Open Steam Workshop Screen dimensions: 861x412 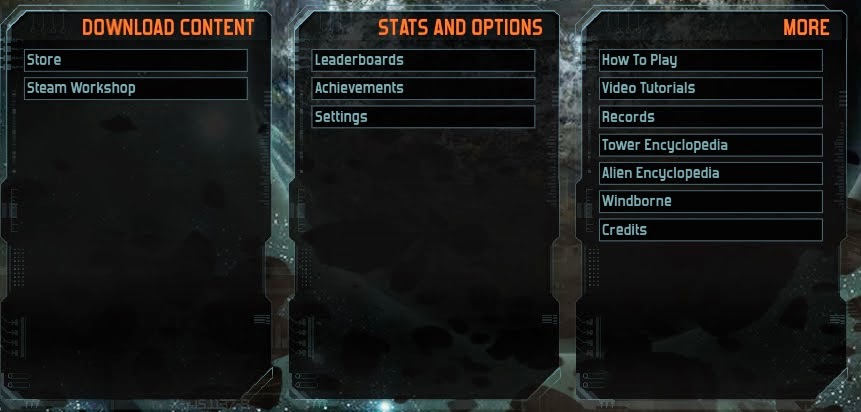coord(135,88)
